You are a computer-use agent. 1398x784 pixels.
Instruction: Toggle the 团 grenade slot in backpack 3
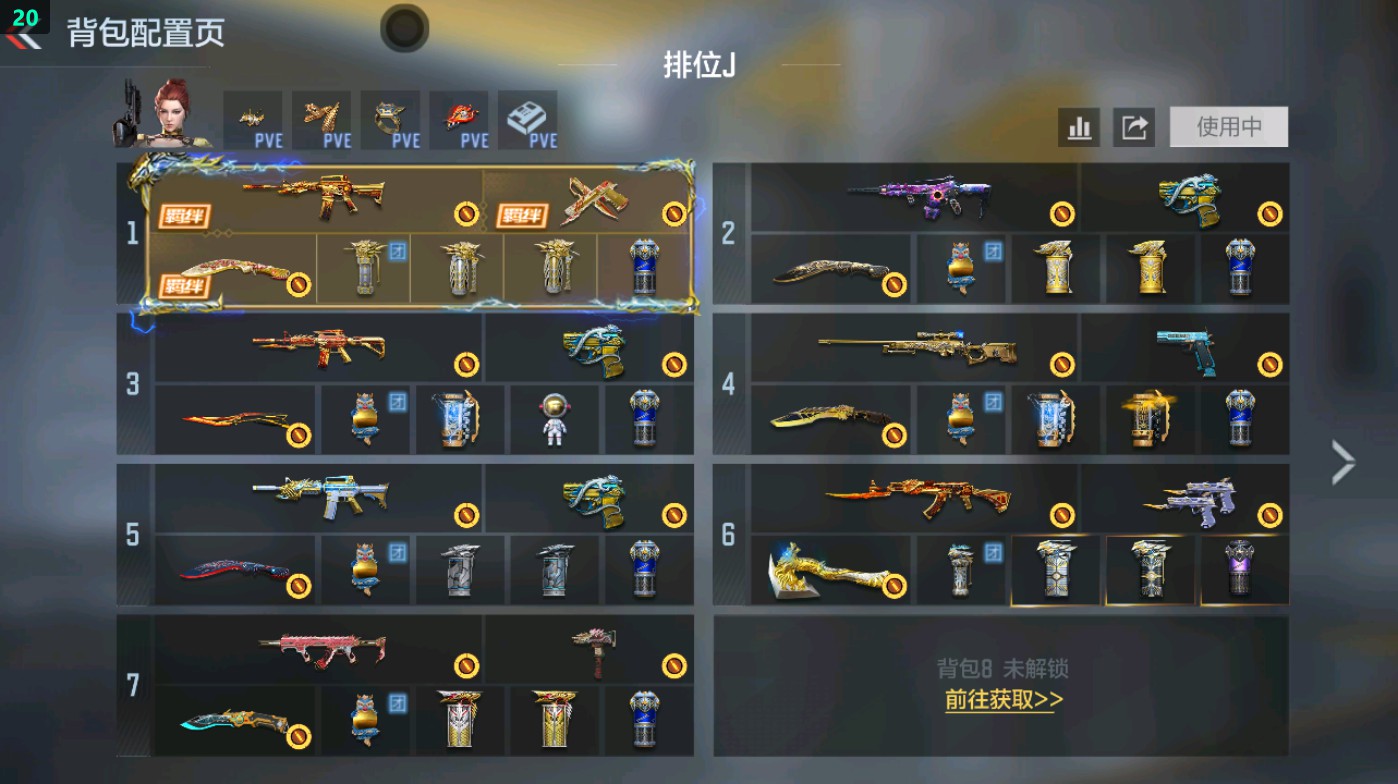coord(365,420)
